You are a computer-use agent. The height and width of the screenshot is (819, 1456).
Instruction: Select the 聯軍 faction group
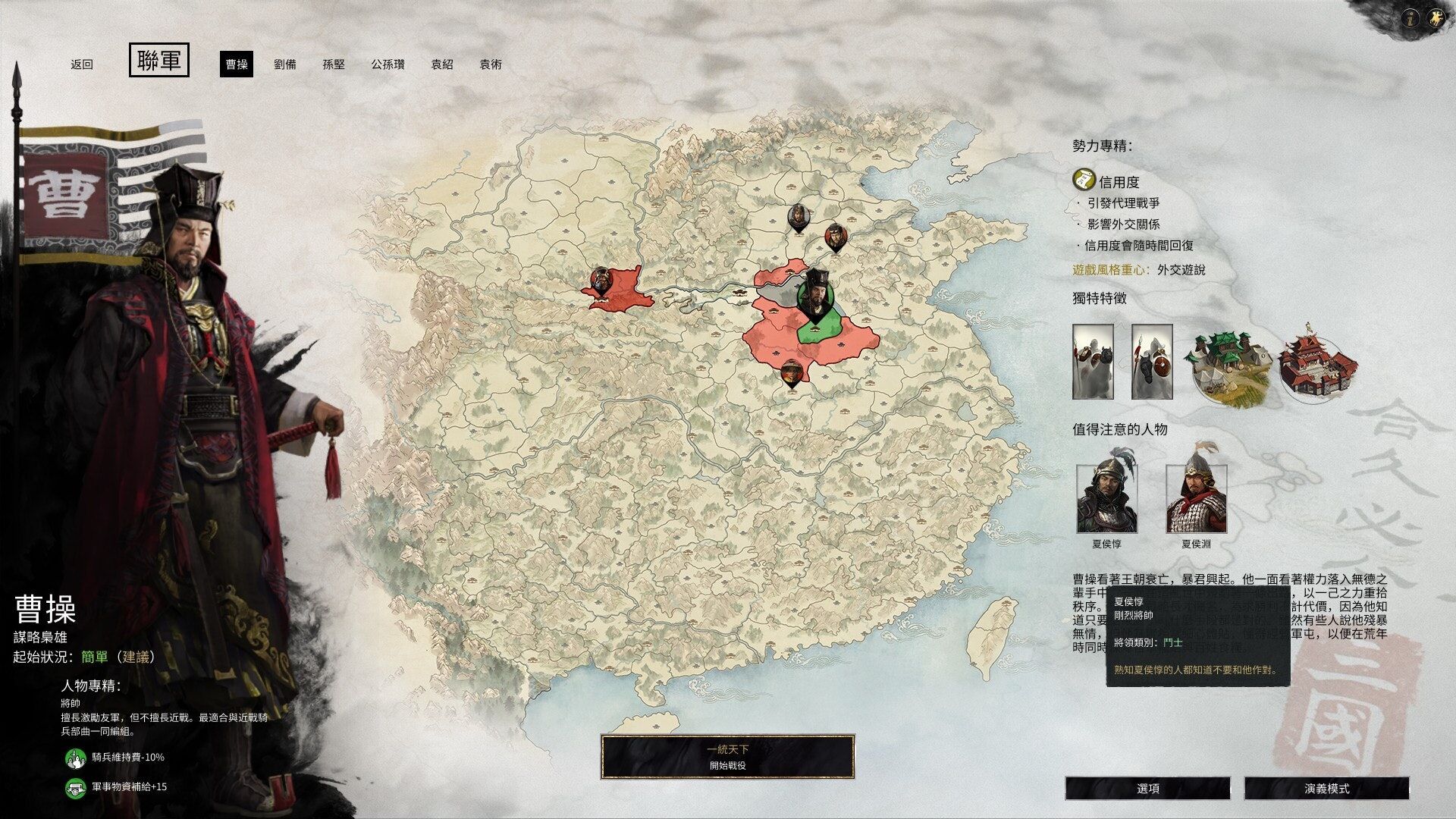(x=159, y=61)
